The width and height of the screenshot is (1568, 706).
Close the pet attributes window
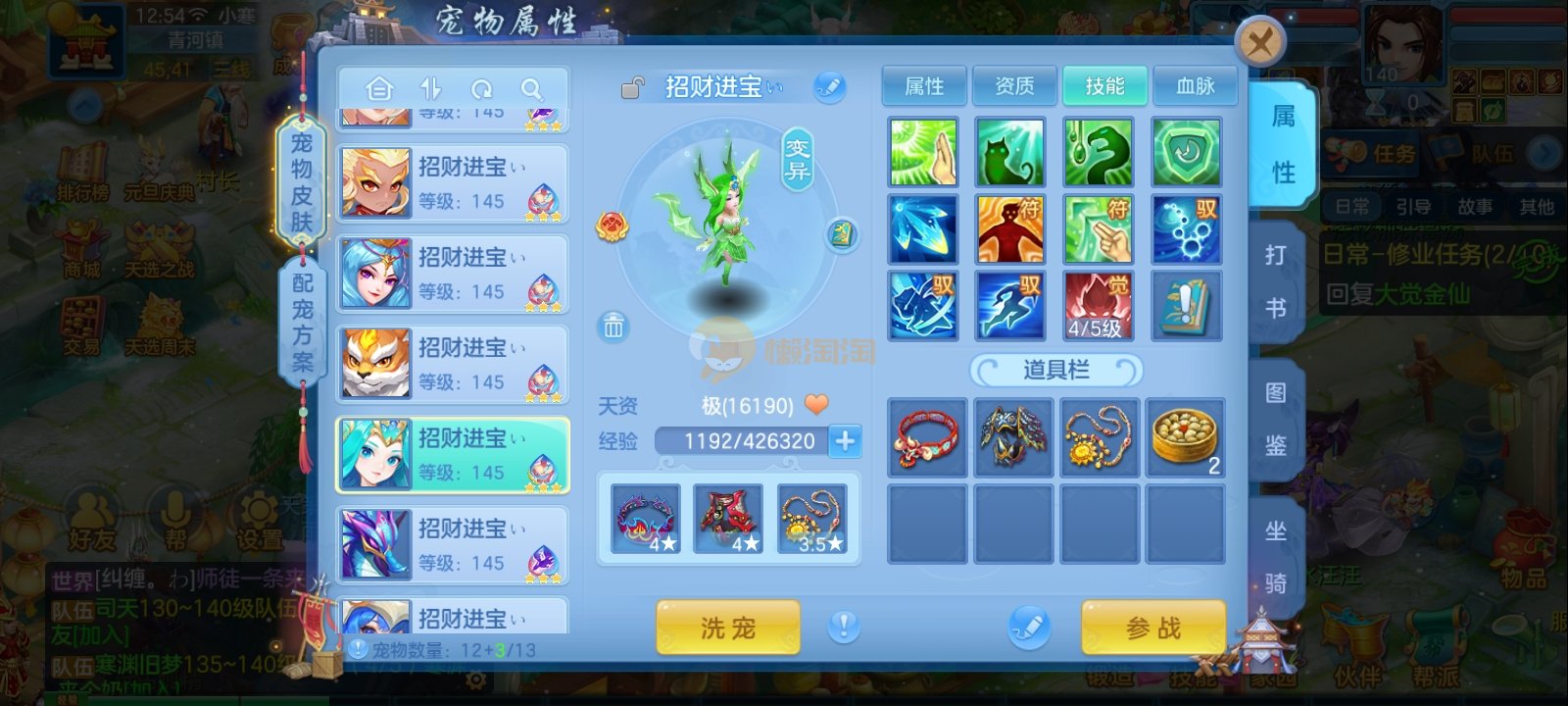[1260, 43]
